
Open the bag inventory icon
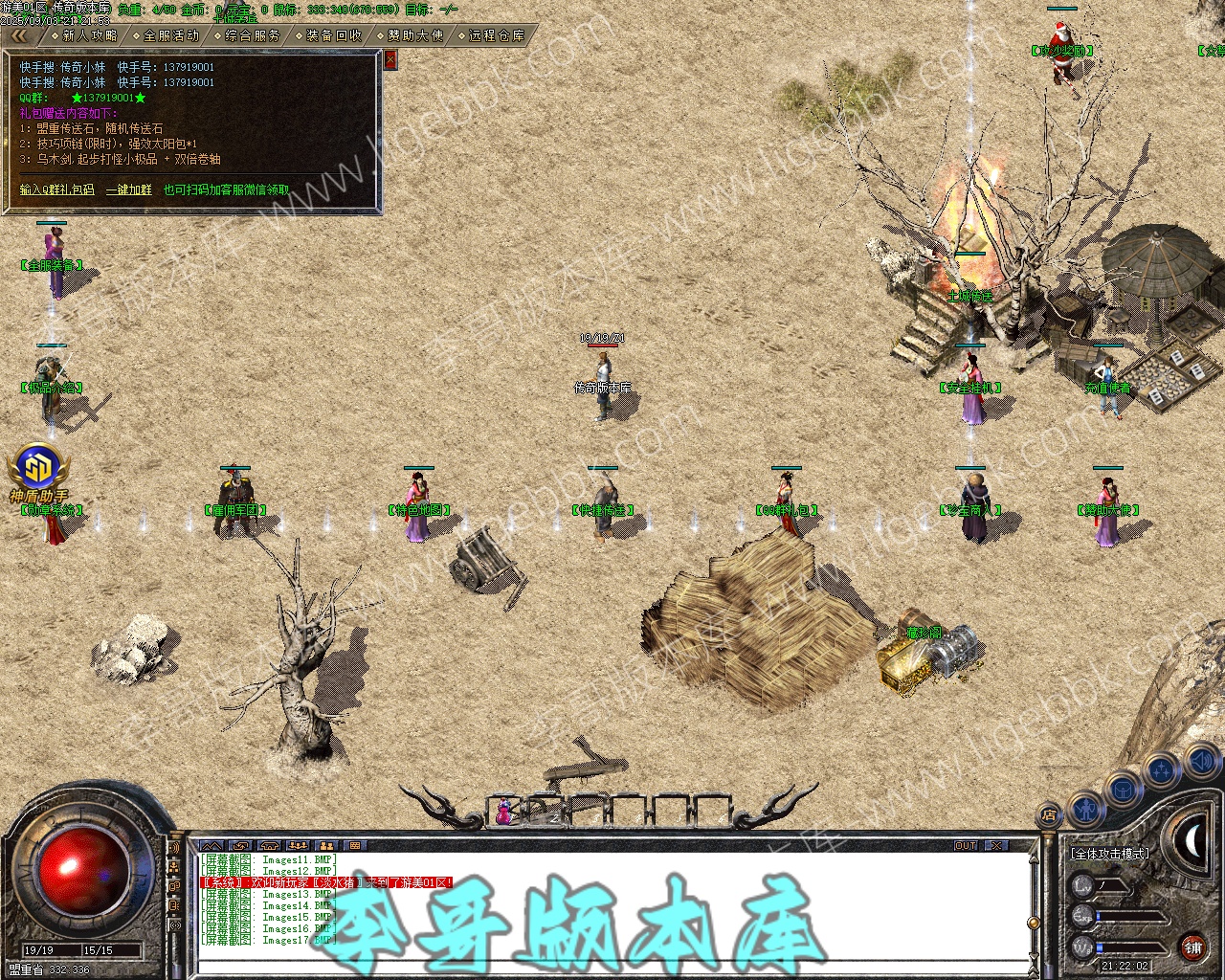[1121, 791]
